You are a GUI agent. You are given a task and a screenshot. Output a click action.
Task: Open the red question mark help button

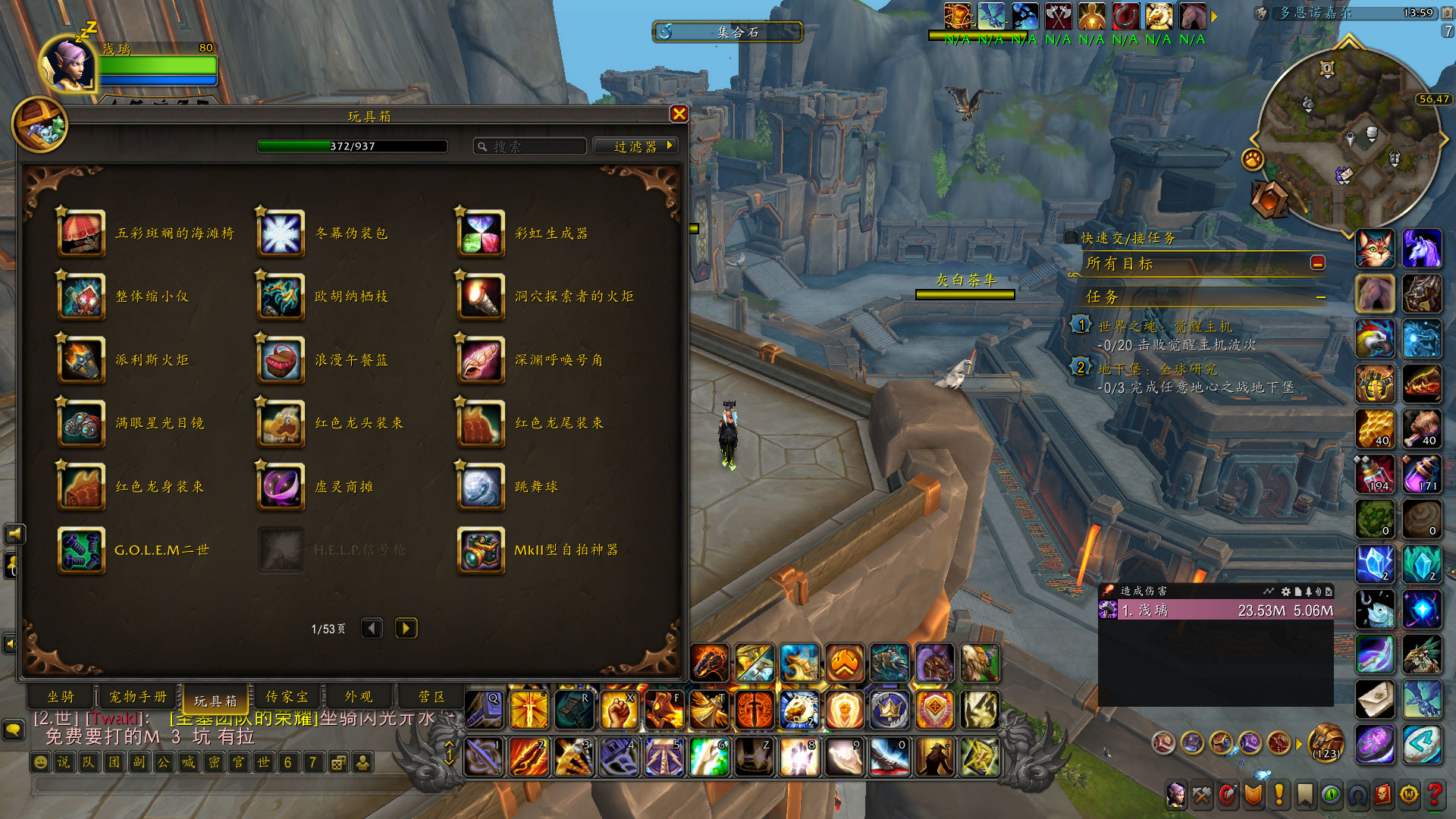pos(1434,794)
